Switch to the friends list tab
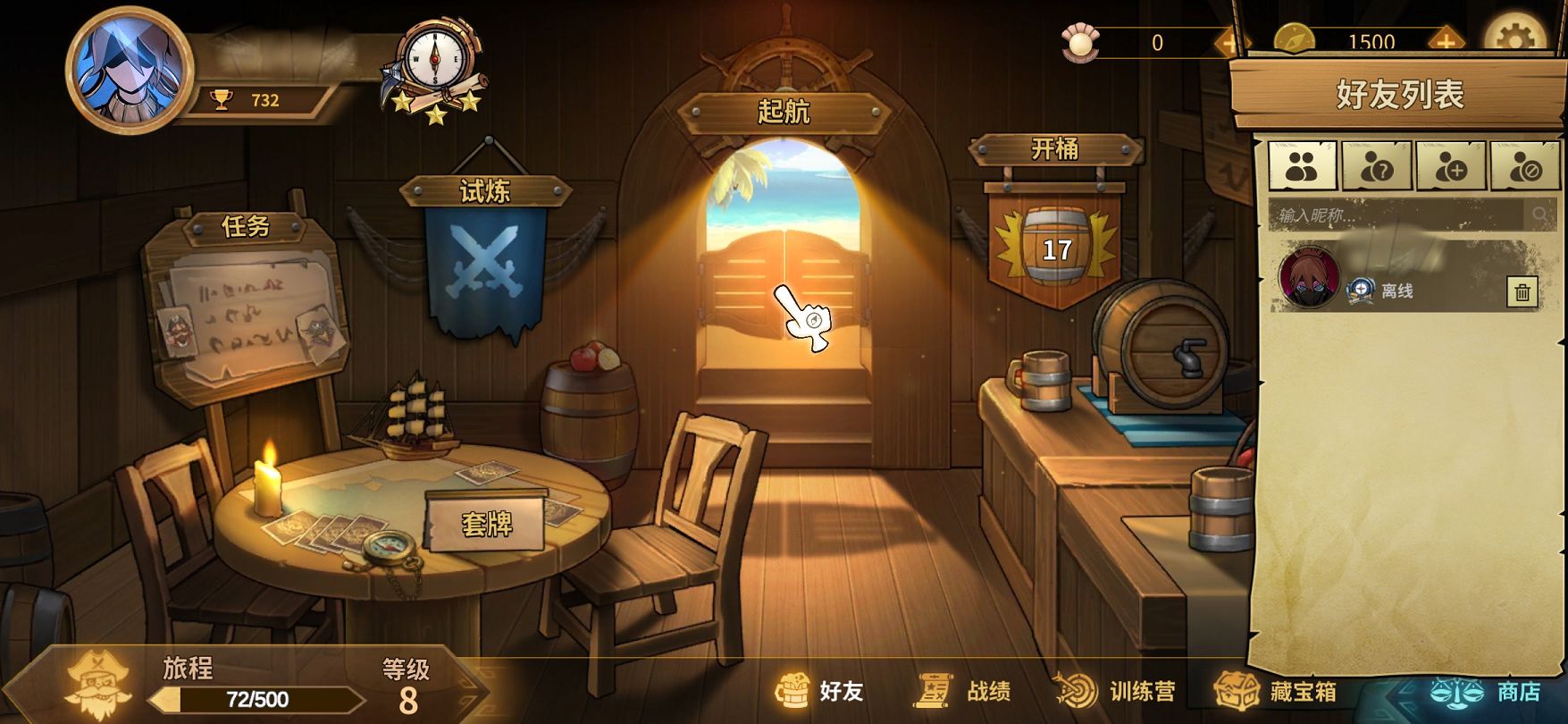The width and height of the screenshot is (1568, 724). pyautogui.click(x=1303, y=166)
